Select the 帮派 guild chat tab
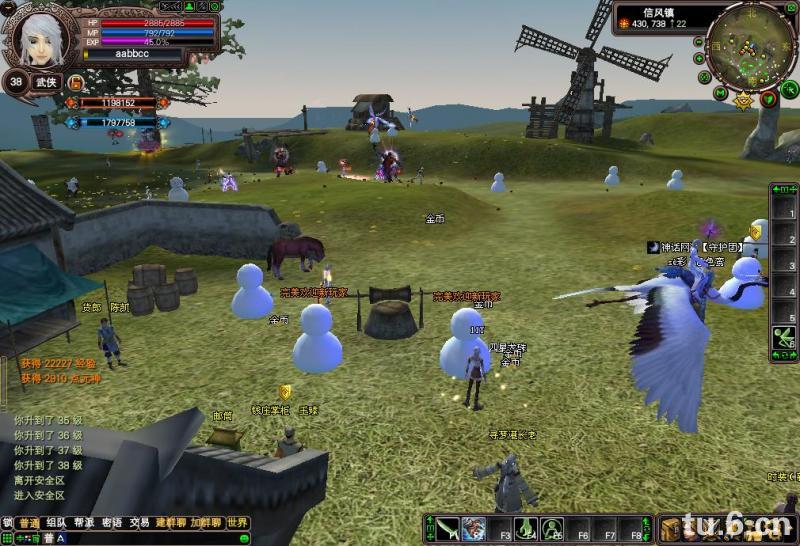Viewport: 800px width, 546px height. click(x=84, y=523)
